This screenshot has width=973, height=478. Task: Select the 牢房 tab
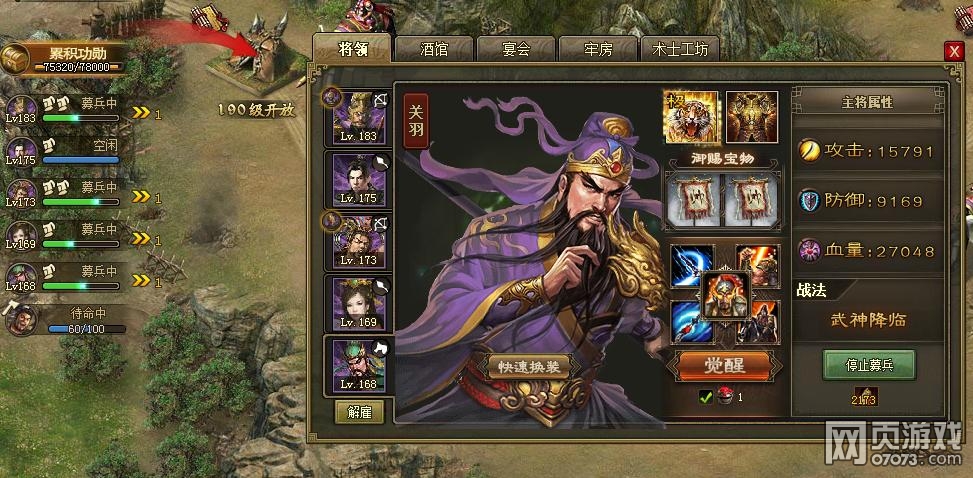pyautogui.click(x=597, y=49)
